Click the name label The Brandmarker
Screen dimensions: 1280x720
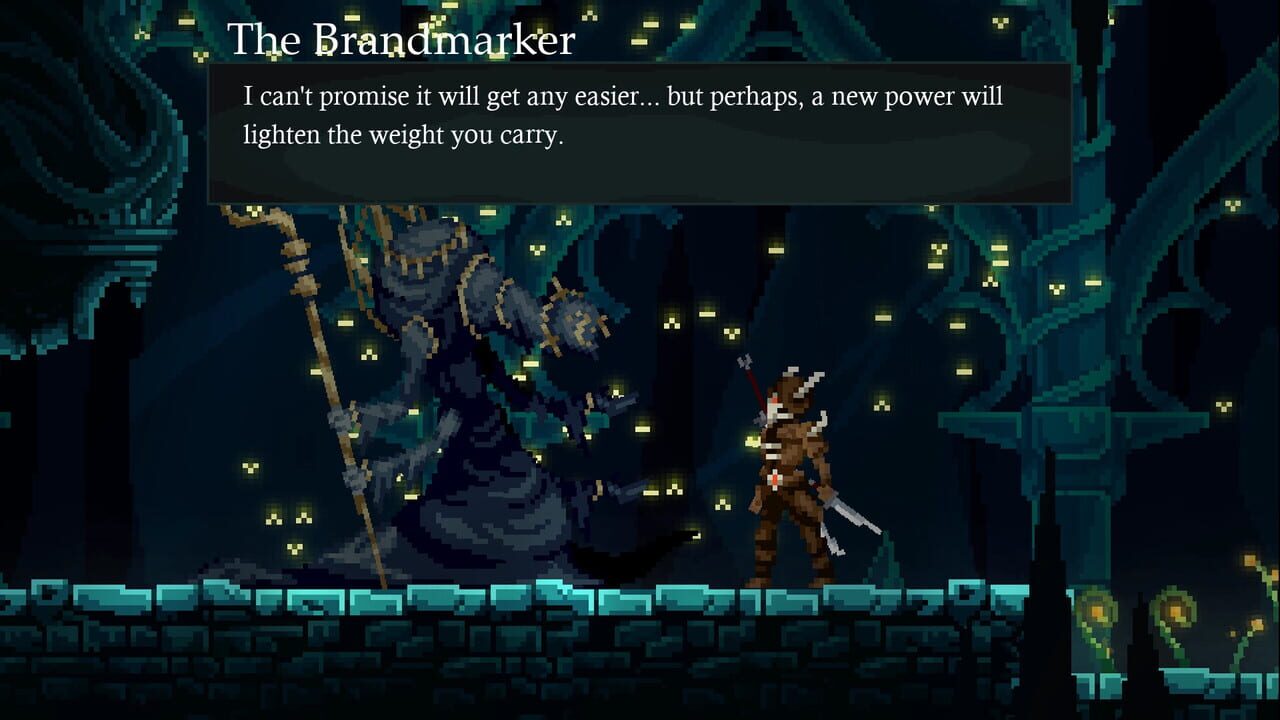point(402,40)
